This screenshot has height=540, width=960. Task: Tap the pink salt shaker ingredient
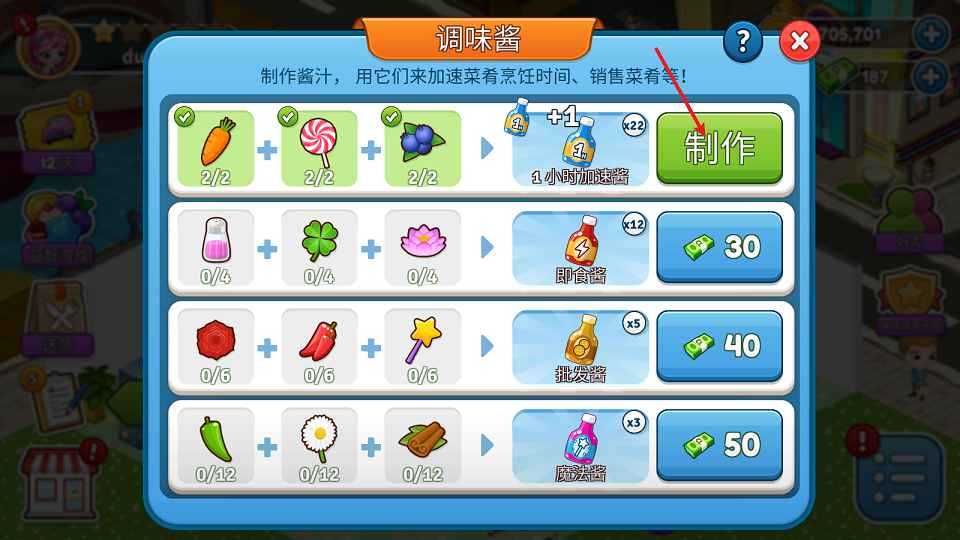[215, 247]
